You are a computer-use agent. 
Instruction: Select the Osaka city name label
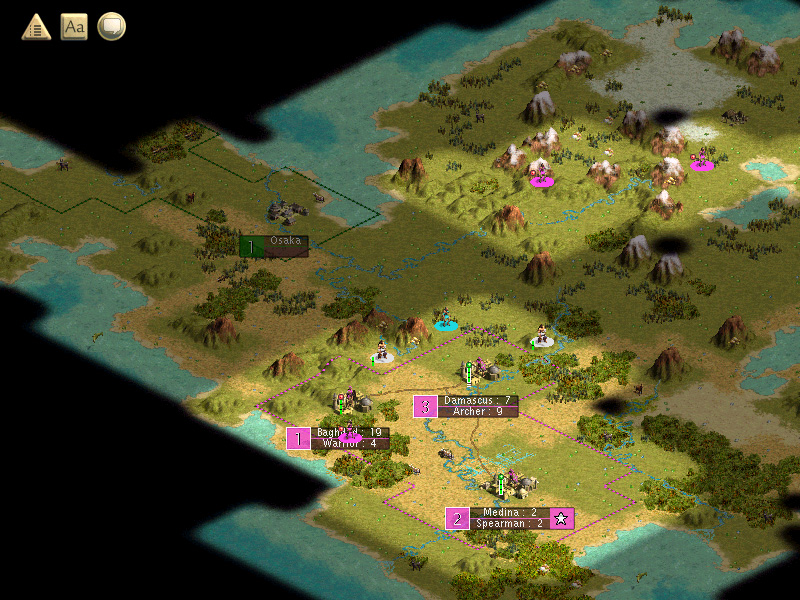285,241
